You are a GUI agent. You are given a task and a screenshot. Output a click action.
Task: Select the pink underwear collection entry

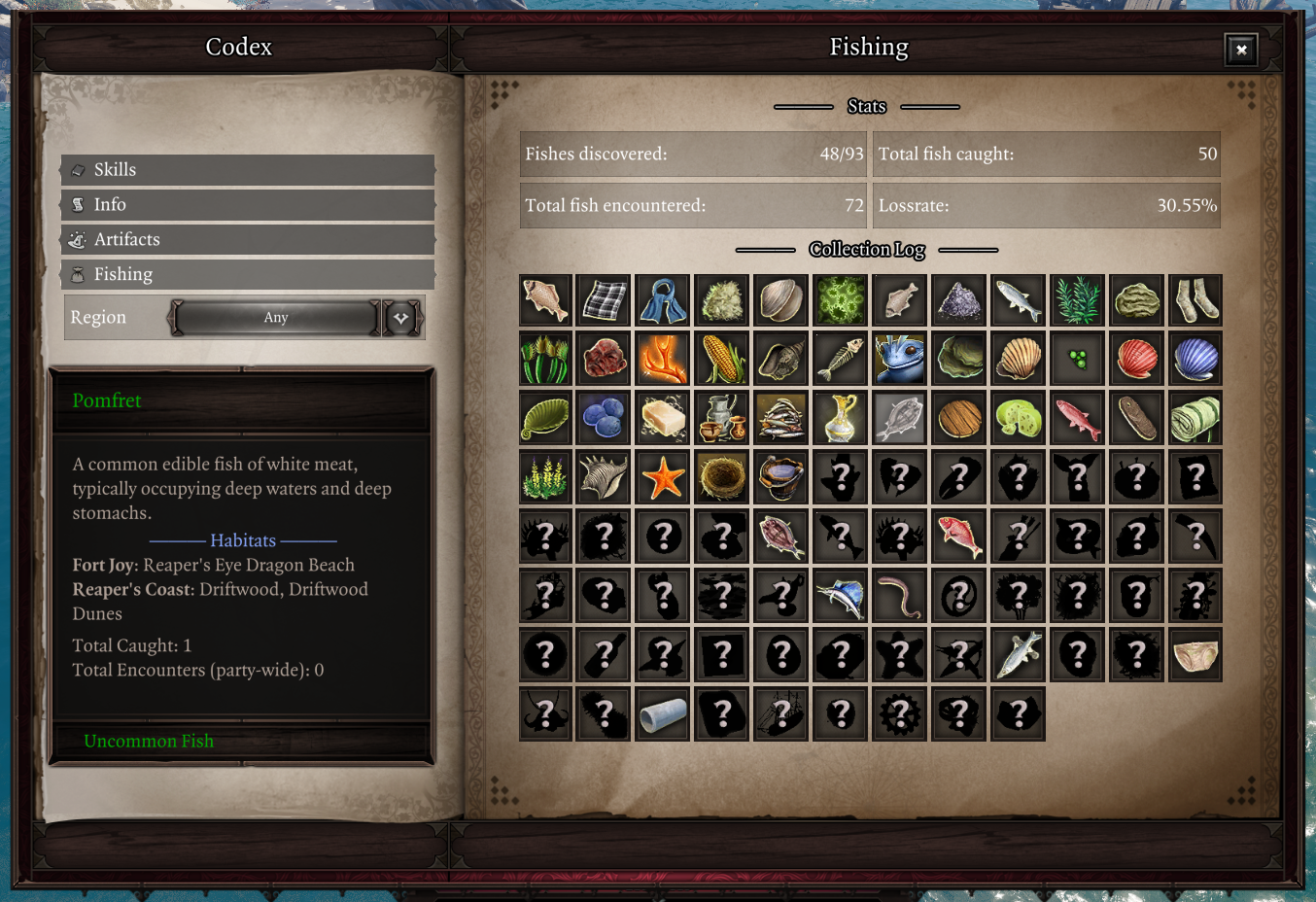1195,655
